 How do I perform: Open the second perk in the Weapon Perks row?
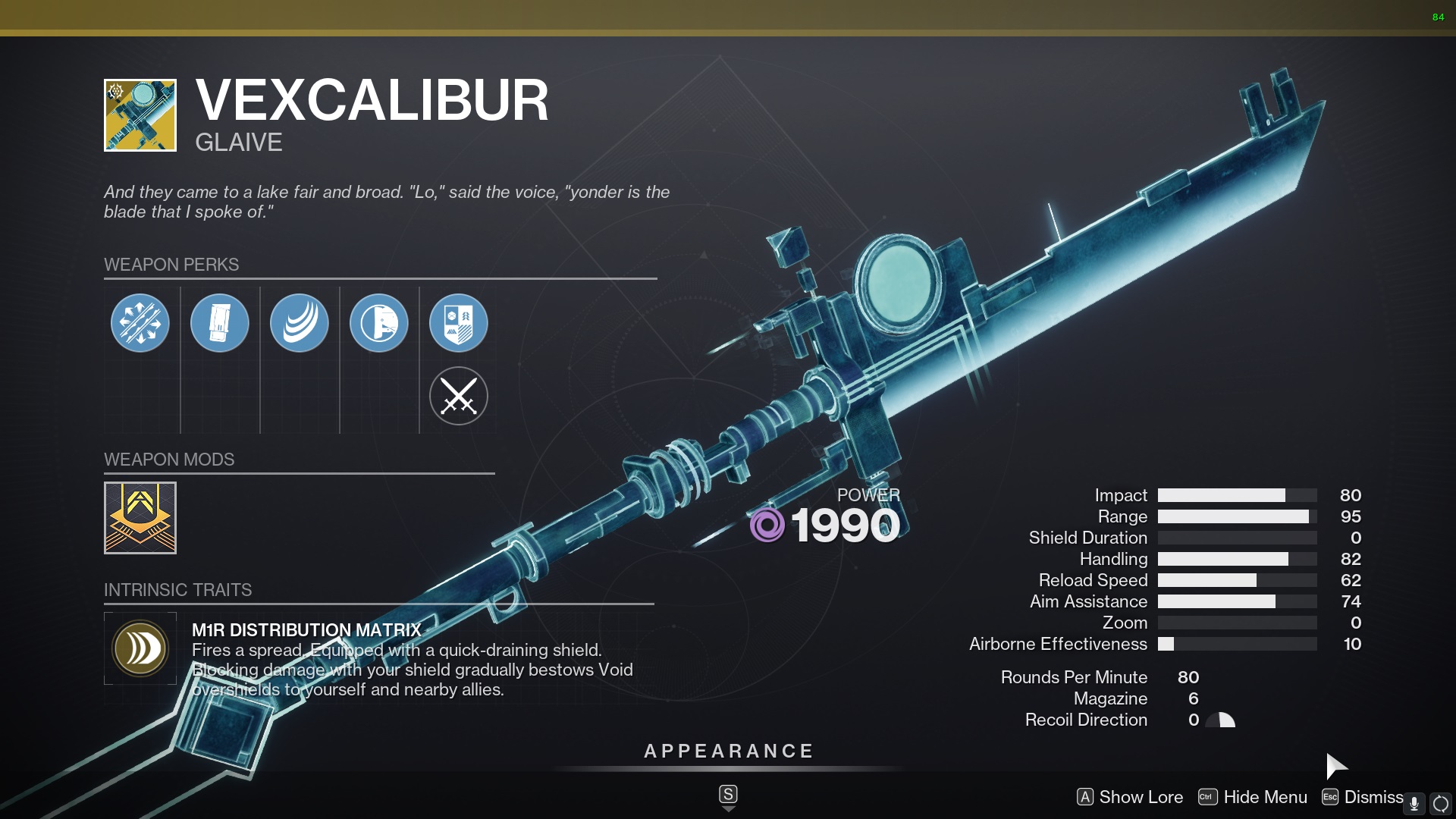click(220, 322)
